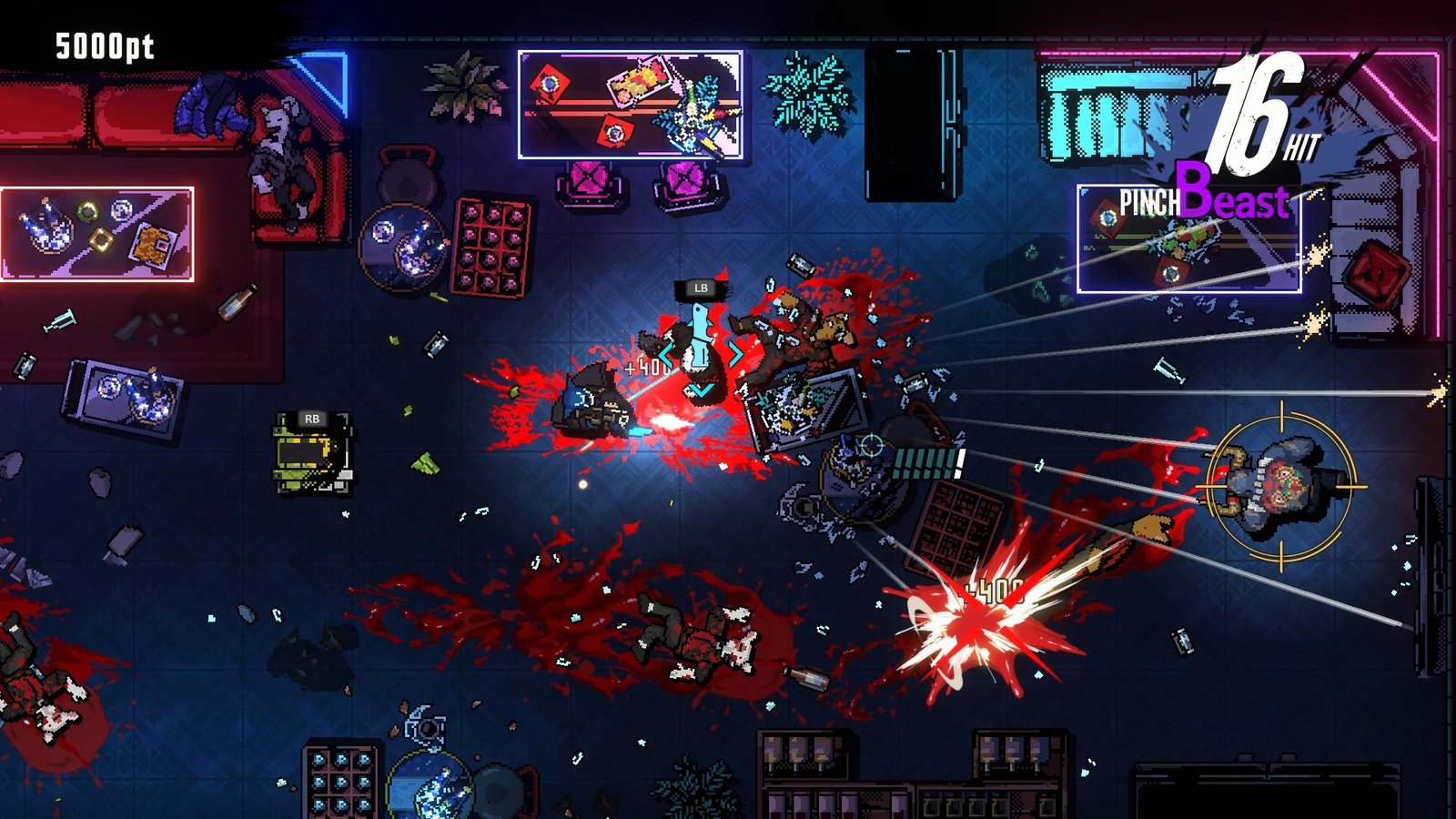
Task: Click the teal segmented ammo bar
Action: coord(928,464)
